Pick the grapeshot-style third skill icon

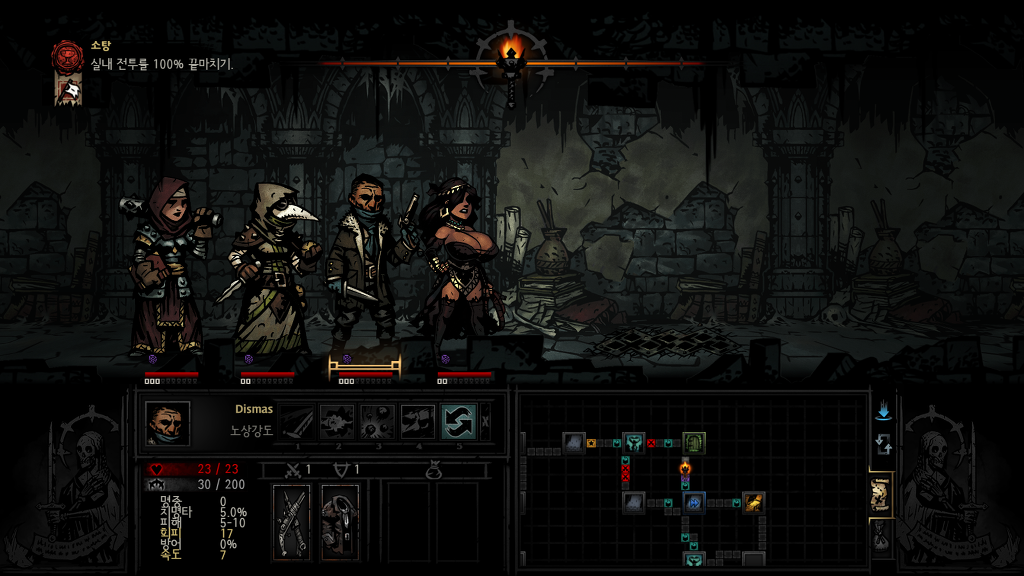coord(377,422)
